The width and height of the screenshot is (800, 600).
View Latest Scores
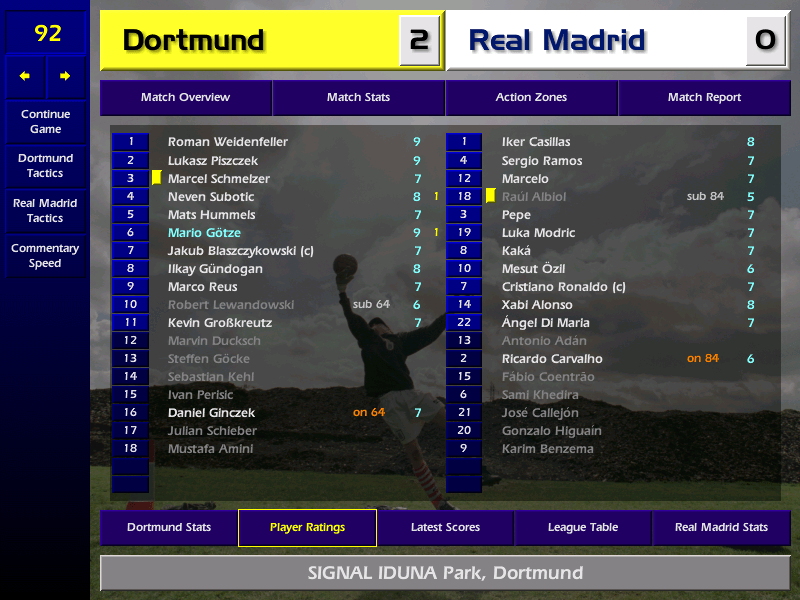445,528
